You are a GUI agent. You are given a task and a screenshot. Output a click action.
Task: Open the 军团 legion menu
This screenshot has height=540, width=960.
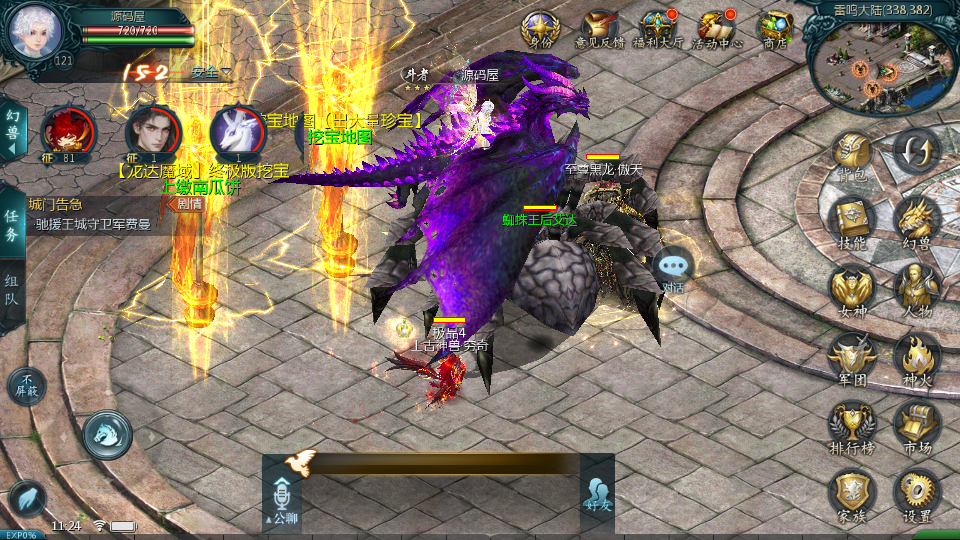pos(851,356)
